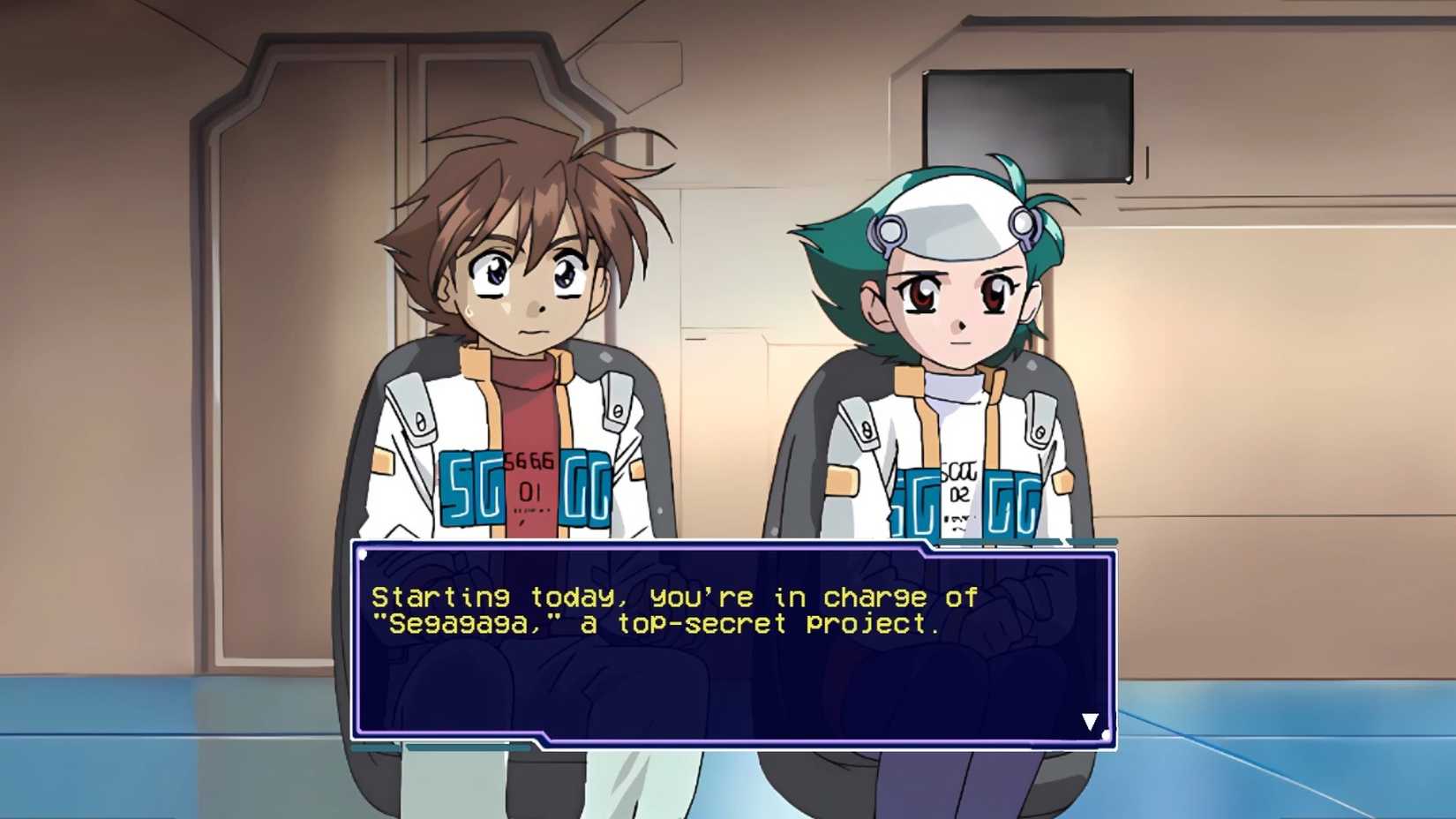The width and height of the screenshot is (1456, 819).
Task: Click the orange stripe on the girl's sleeve
Action: tap(844, 481)
